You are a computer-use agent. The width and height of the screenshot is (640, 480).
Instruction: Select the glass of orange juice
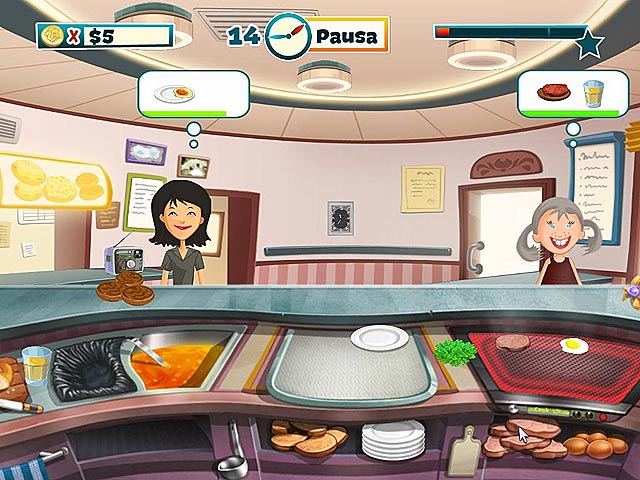(35, 366)
